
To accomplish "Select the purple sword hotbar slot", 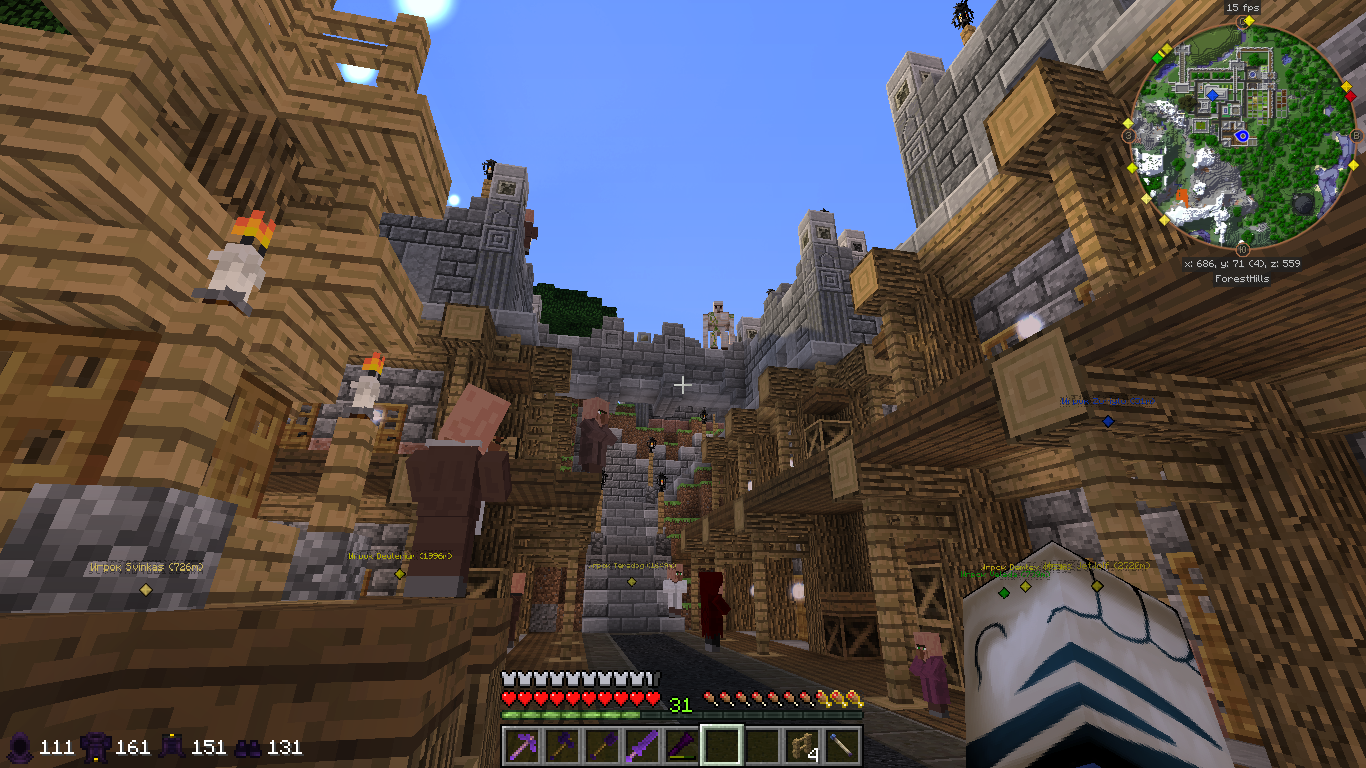I will pos(642,745).
